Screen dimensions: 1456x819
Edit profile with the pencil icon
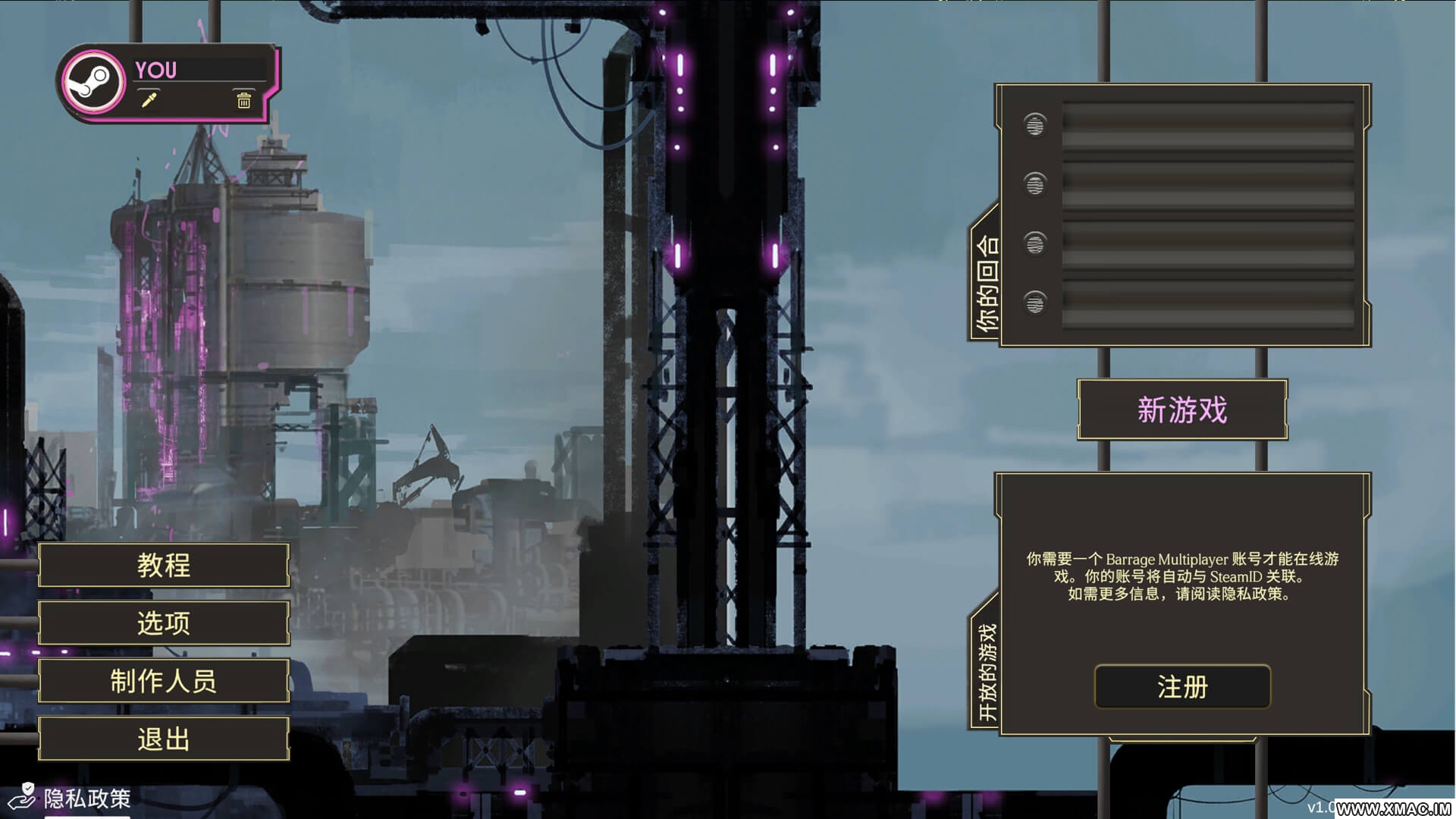tap(149, 100)
